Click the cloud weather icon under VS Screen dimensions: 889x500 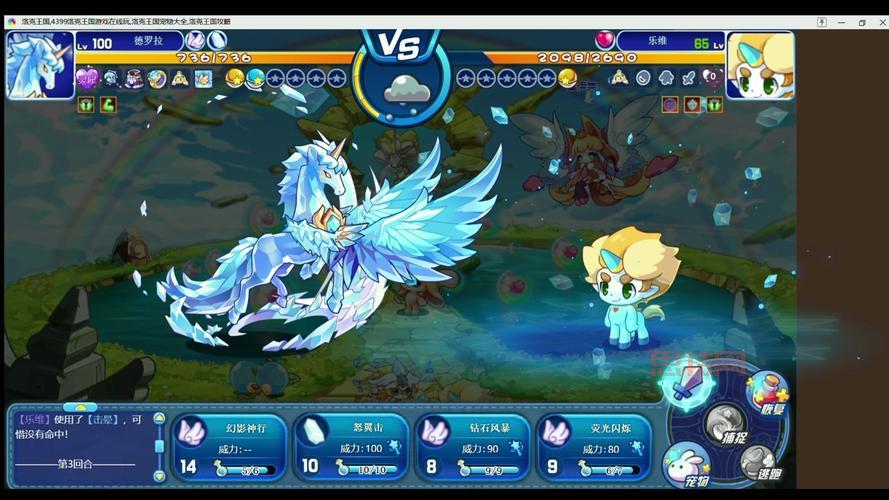tap(406, 91)
